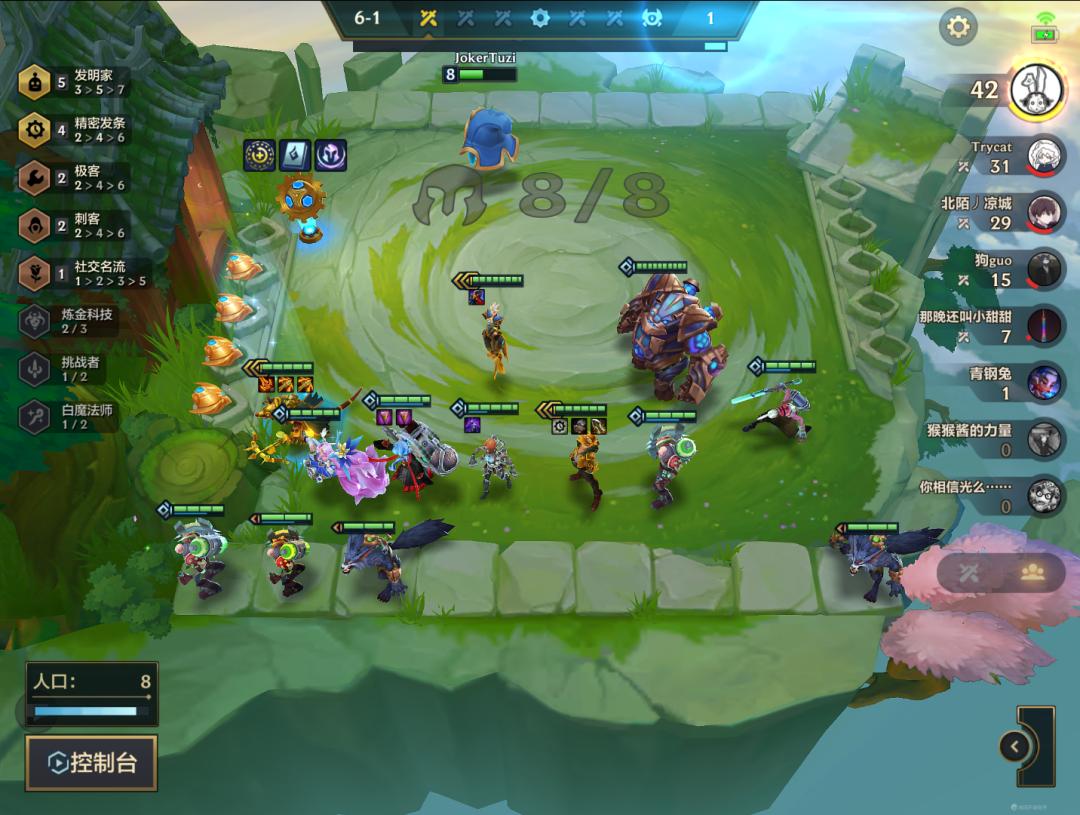Select eliminated player 青钢兔
Screen dimensions: 1080x815
click(x=1045, y=382)
